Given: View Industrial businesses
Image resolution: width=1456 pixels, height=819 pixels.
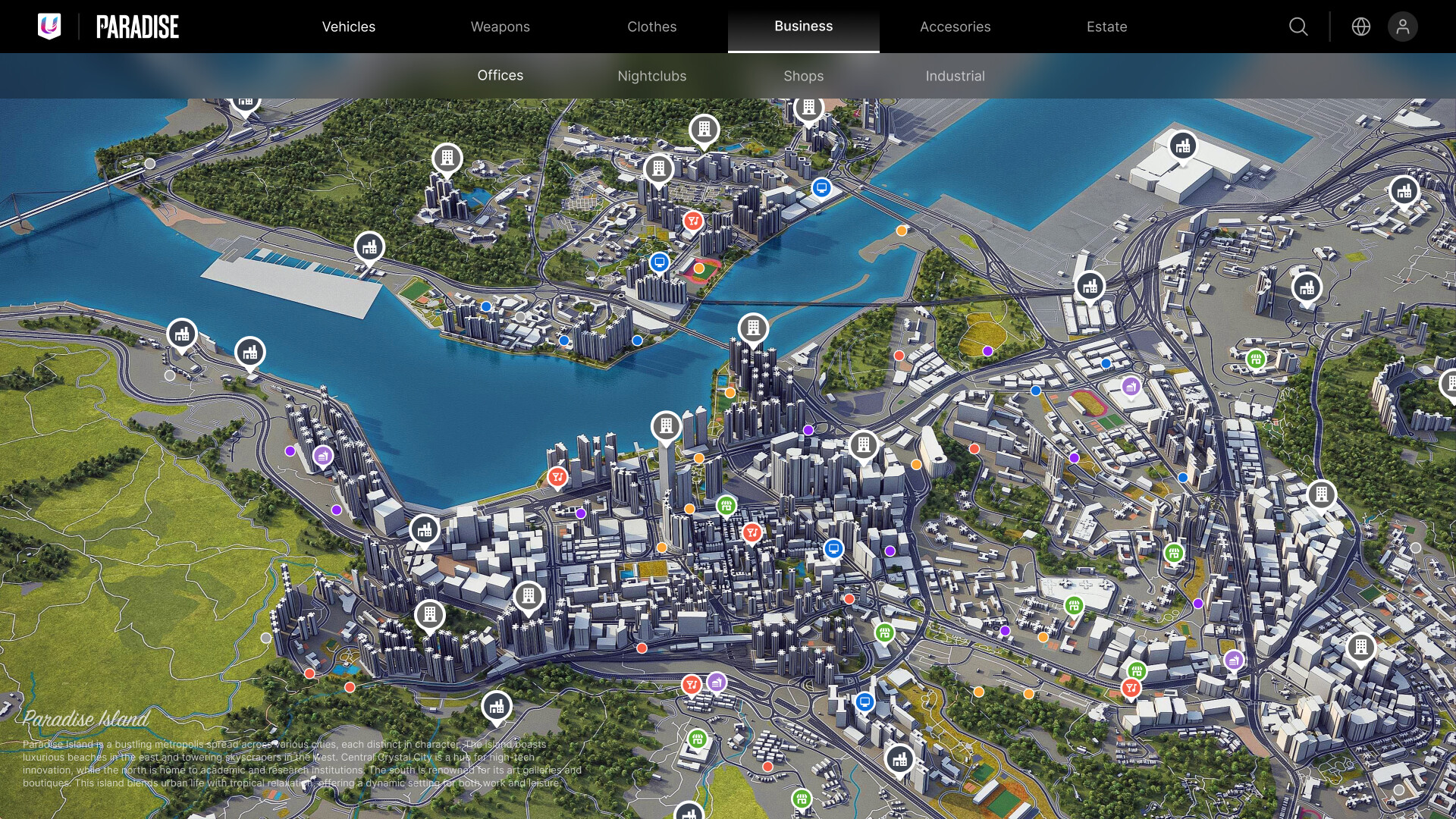Looking at the screenshot, I should coord(955,75).
